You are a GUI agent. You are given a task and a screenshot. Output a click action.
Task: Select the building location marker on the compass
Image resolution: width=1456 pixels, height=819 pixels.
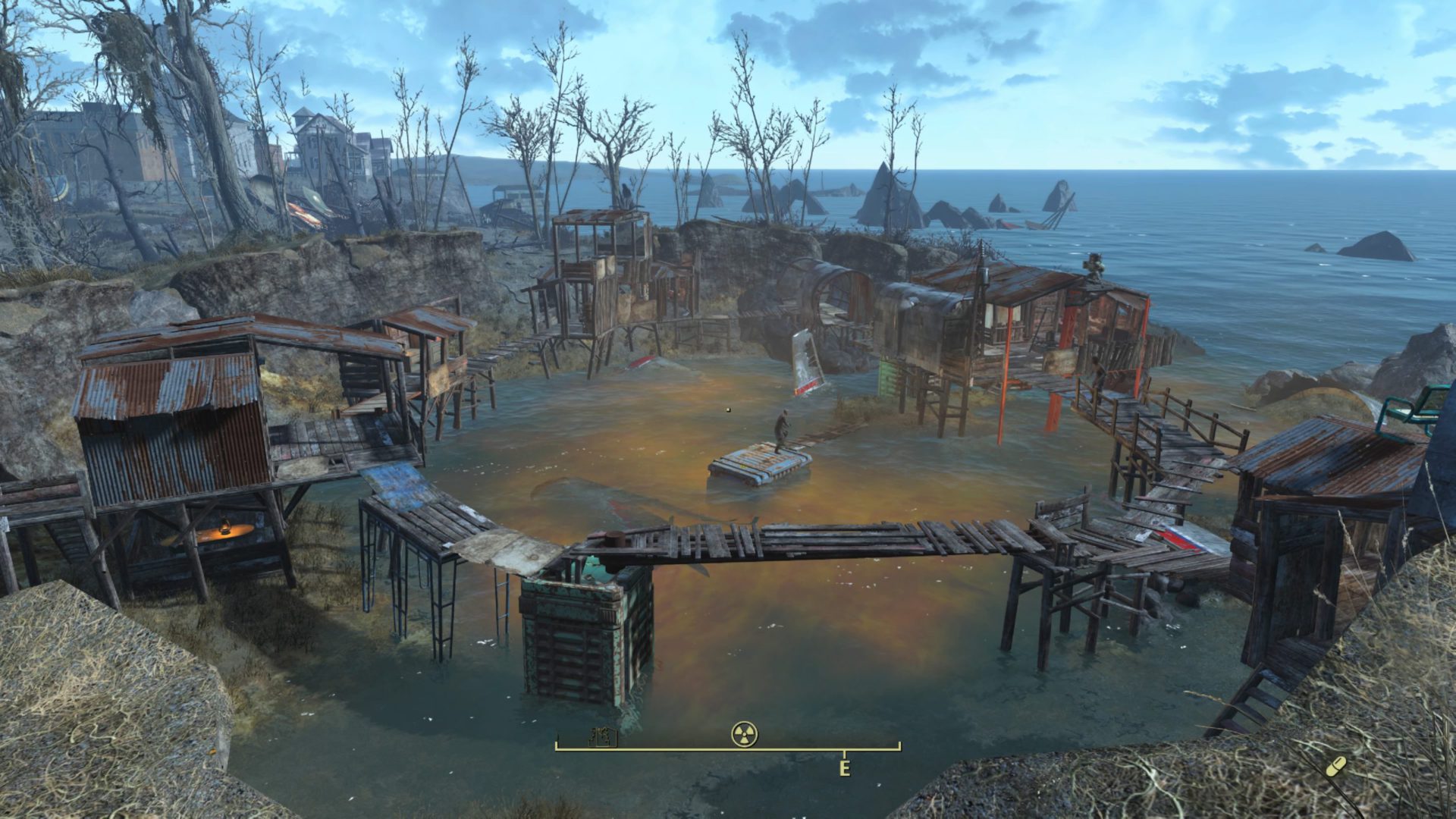[x=602, y=736]
